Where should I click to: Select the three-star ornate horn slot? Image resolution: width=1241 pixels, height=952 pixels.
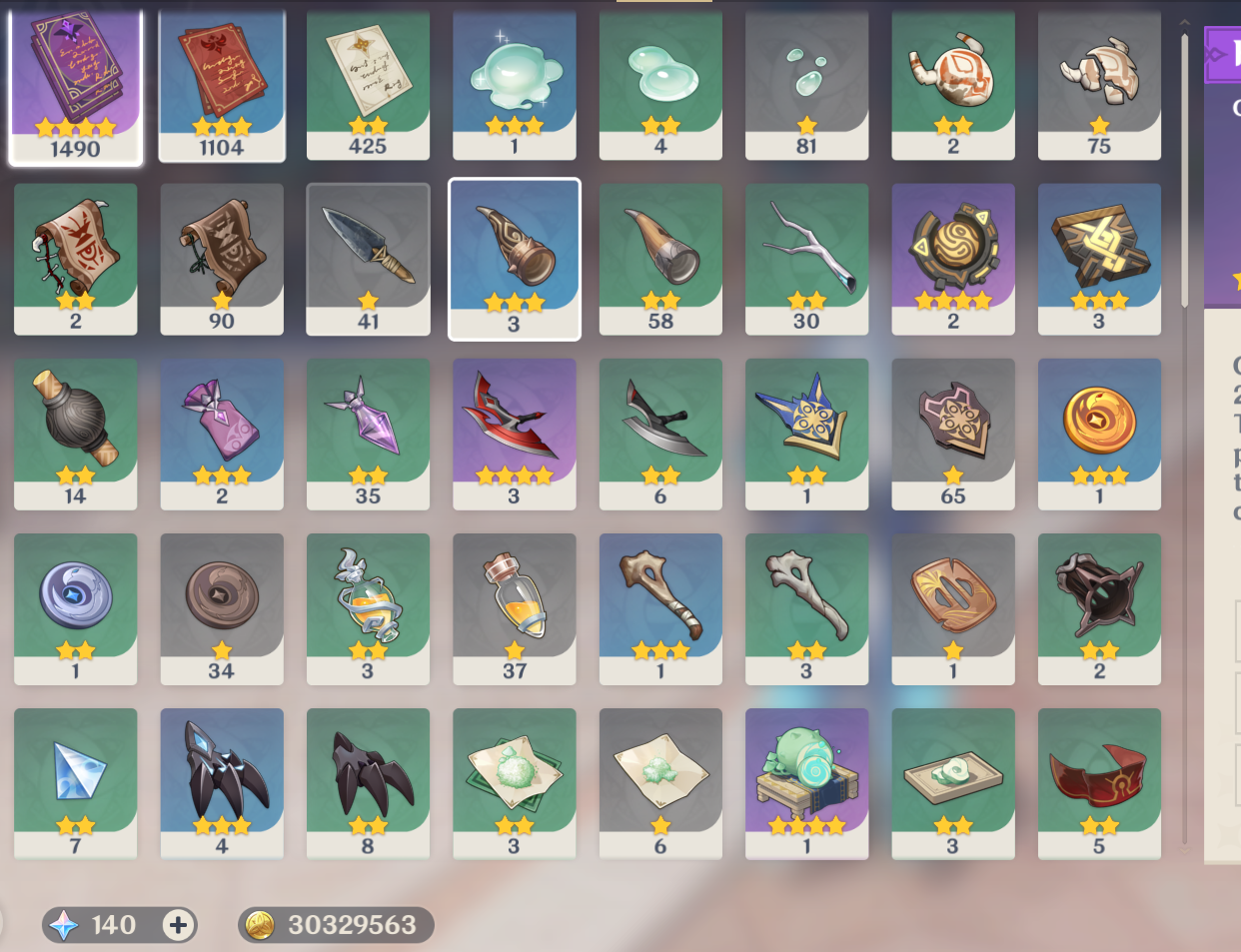pos(515,258)
